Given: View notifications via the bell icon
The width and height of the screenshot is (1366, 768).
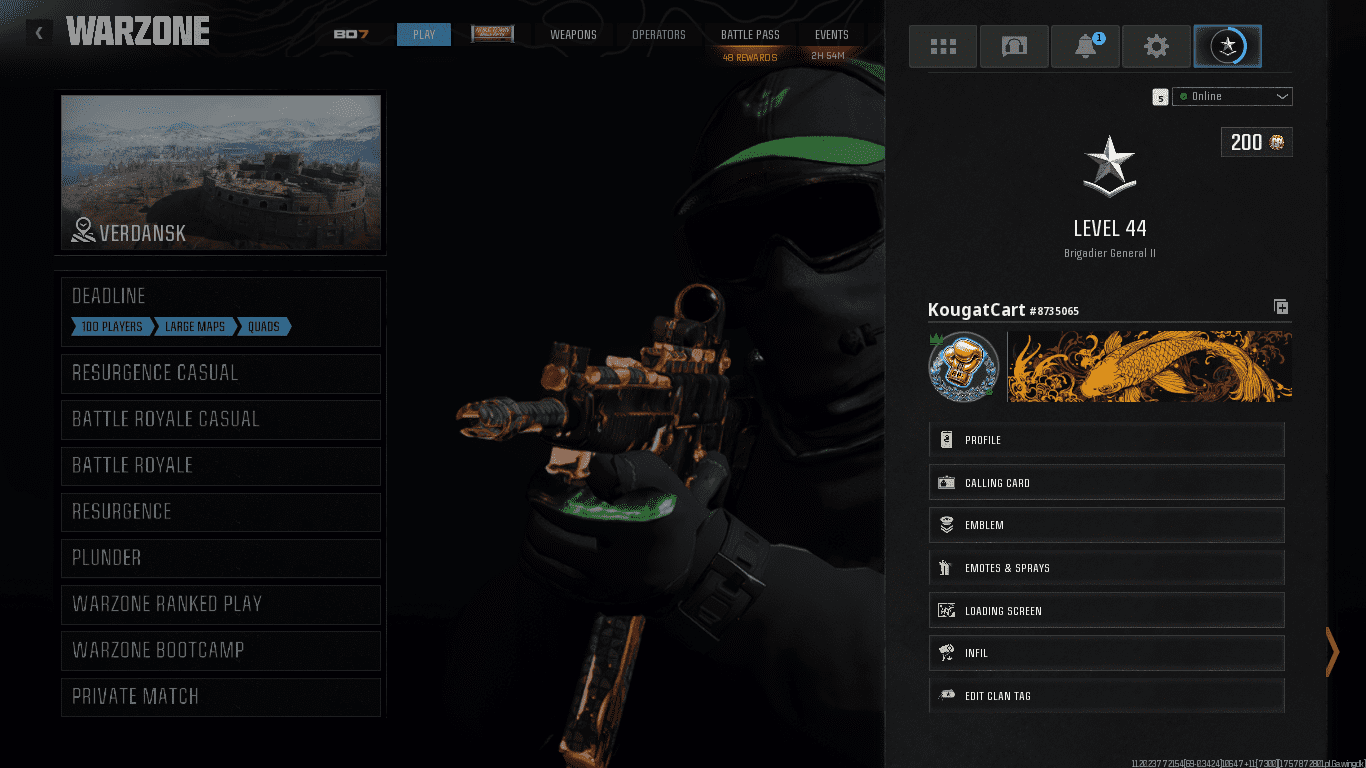Looking at the screenshot, I should pos(1085,46).
